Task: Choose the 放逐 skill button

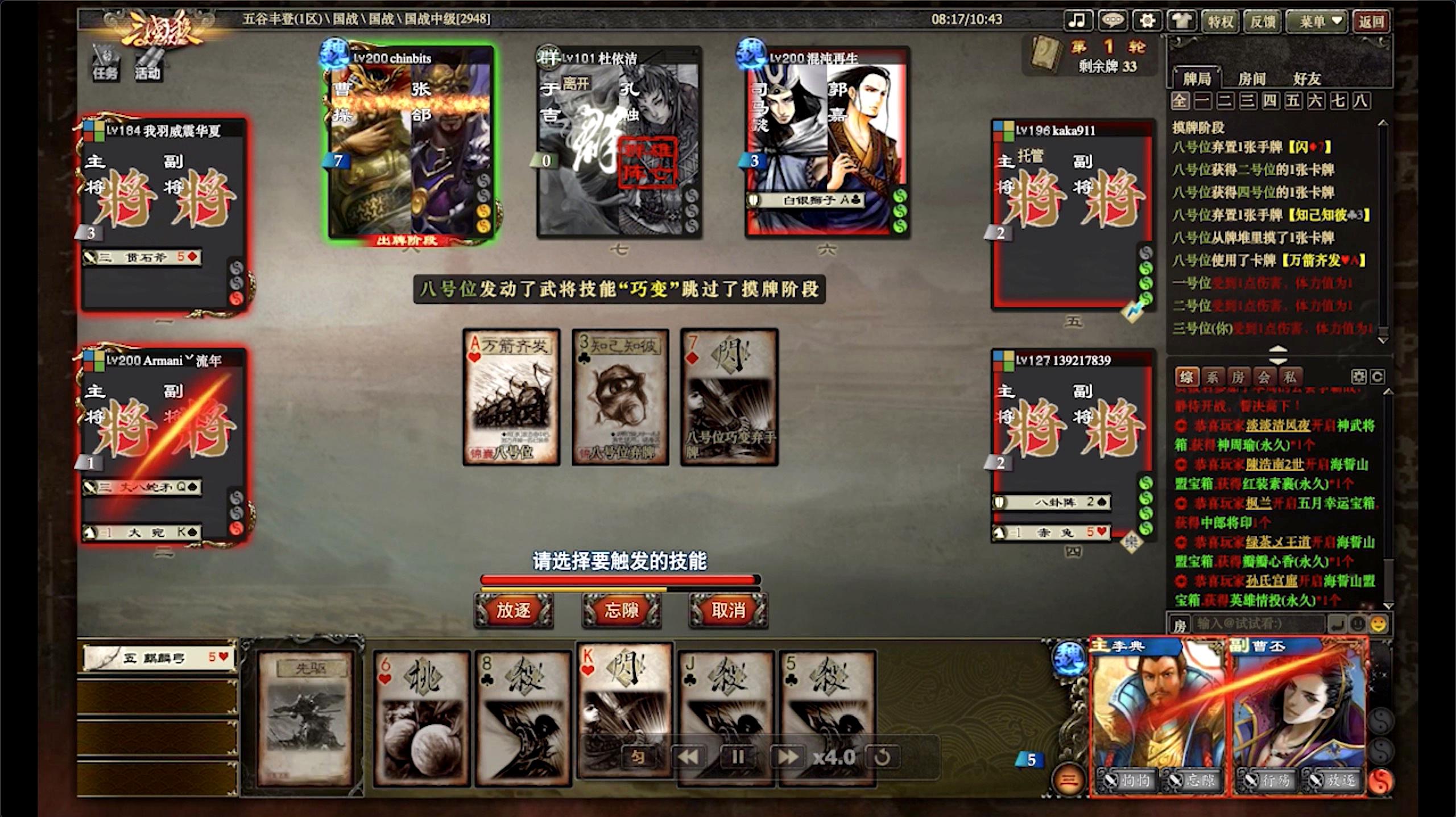Action: (514, 610)
